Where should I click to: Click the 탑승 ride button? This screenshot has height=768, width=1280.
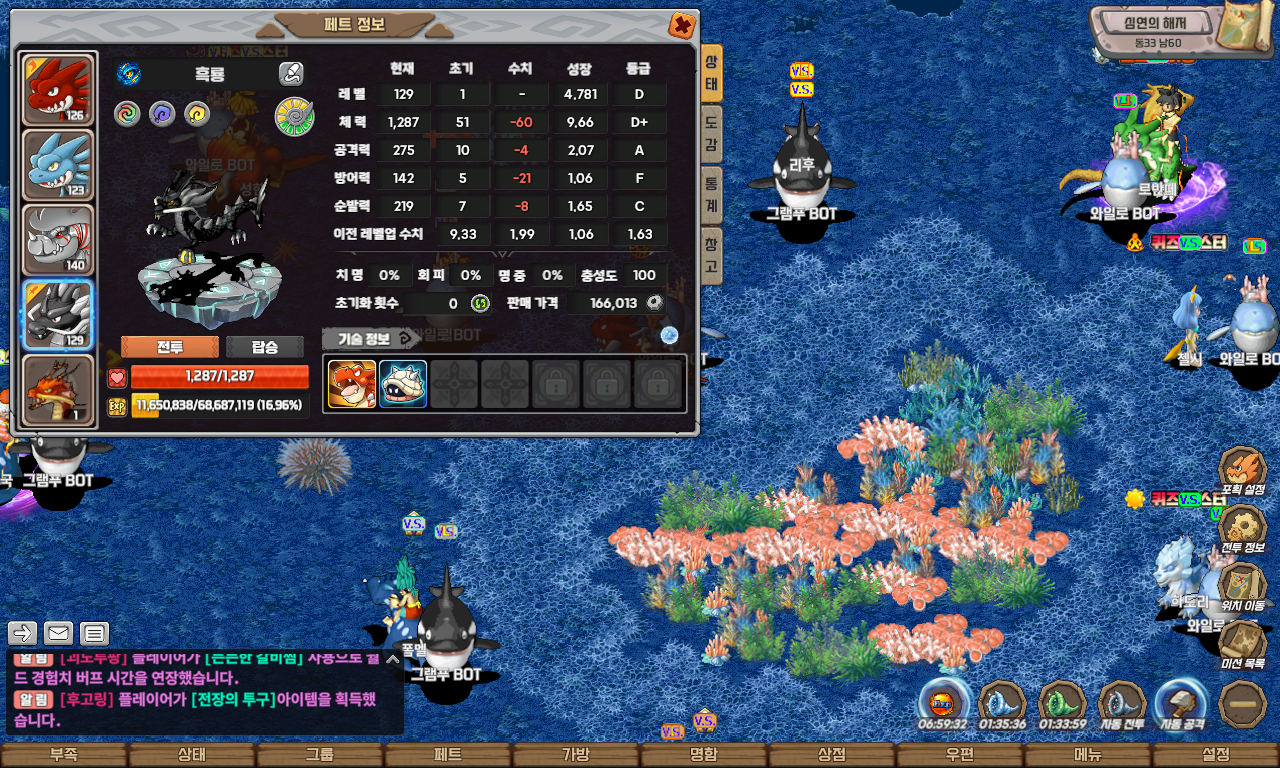(x=265, y=347)
